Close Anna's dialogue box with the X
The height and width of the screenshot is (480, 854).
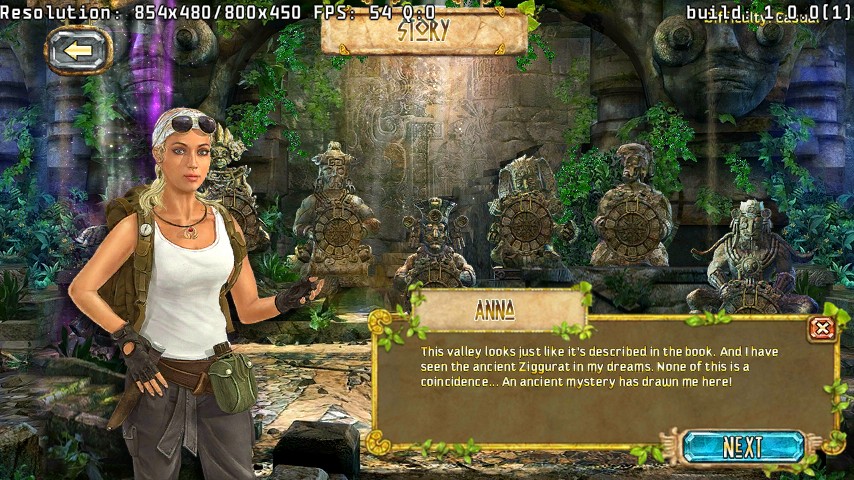pyautogui.click(x=821, y=328)
